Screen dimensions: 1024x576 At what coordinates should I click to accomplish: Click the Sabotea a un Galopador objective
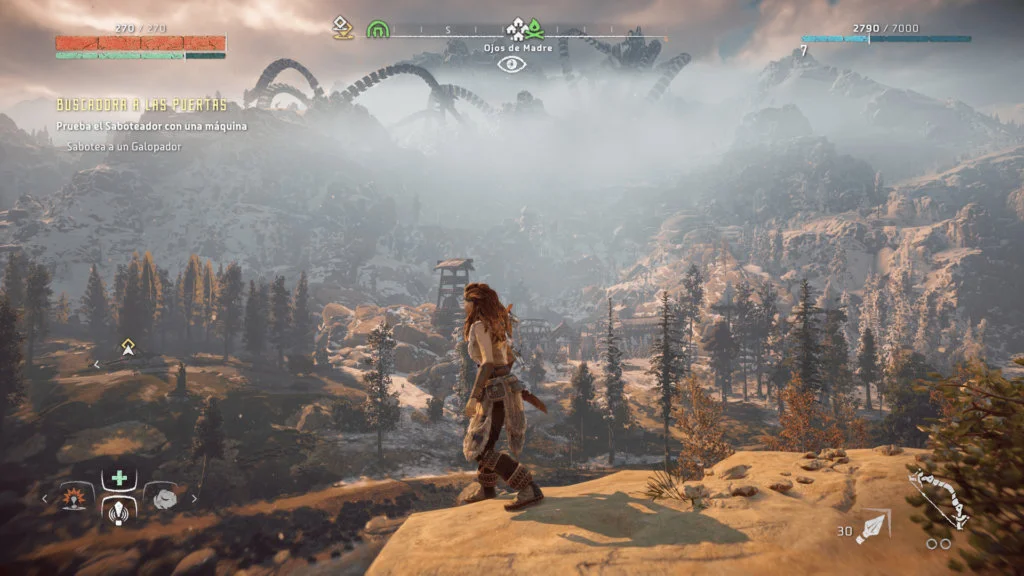[x=124, y=146]
